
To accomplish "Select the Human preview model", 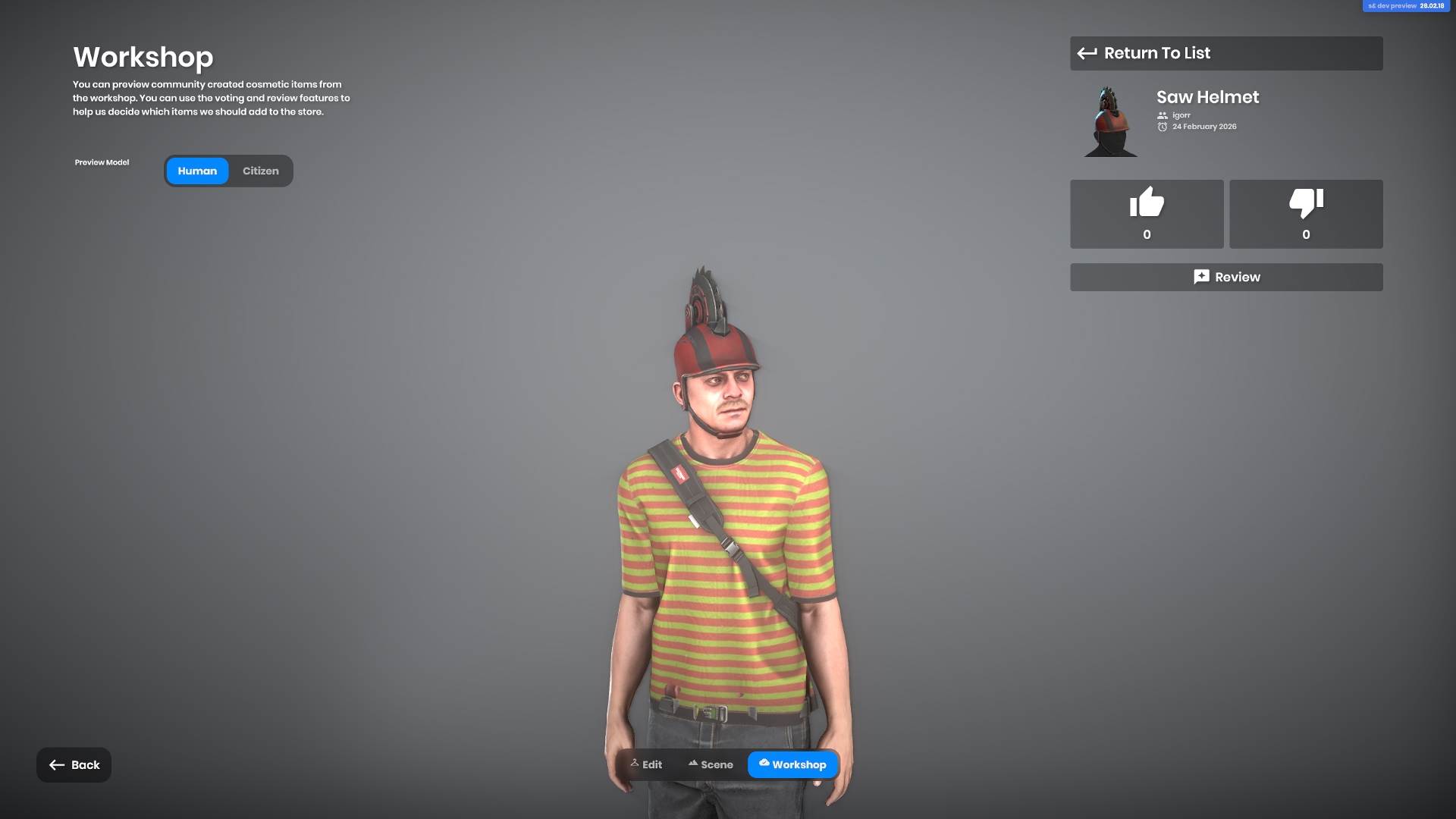I will click(x=197, y=171).
